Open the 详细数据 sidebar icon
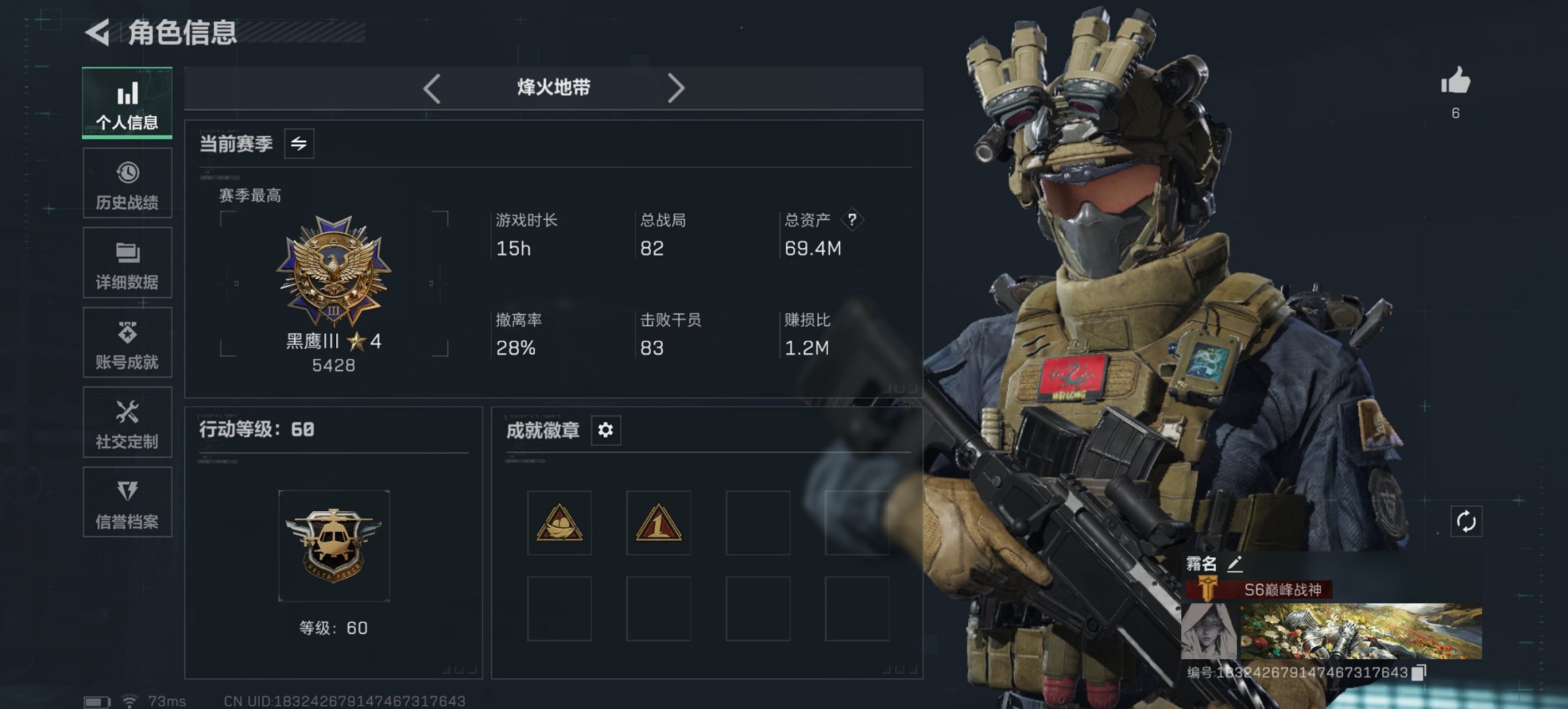Viewport: 1568px width, 709px height. 127,254
